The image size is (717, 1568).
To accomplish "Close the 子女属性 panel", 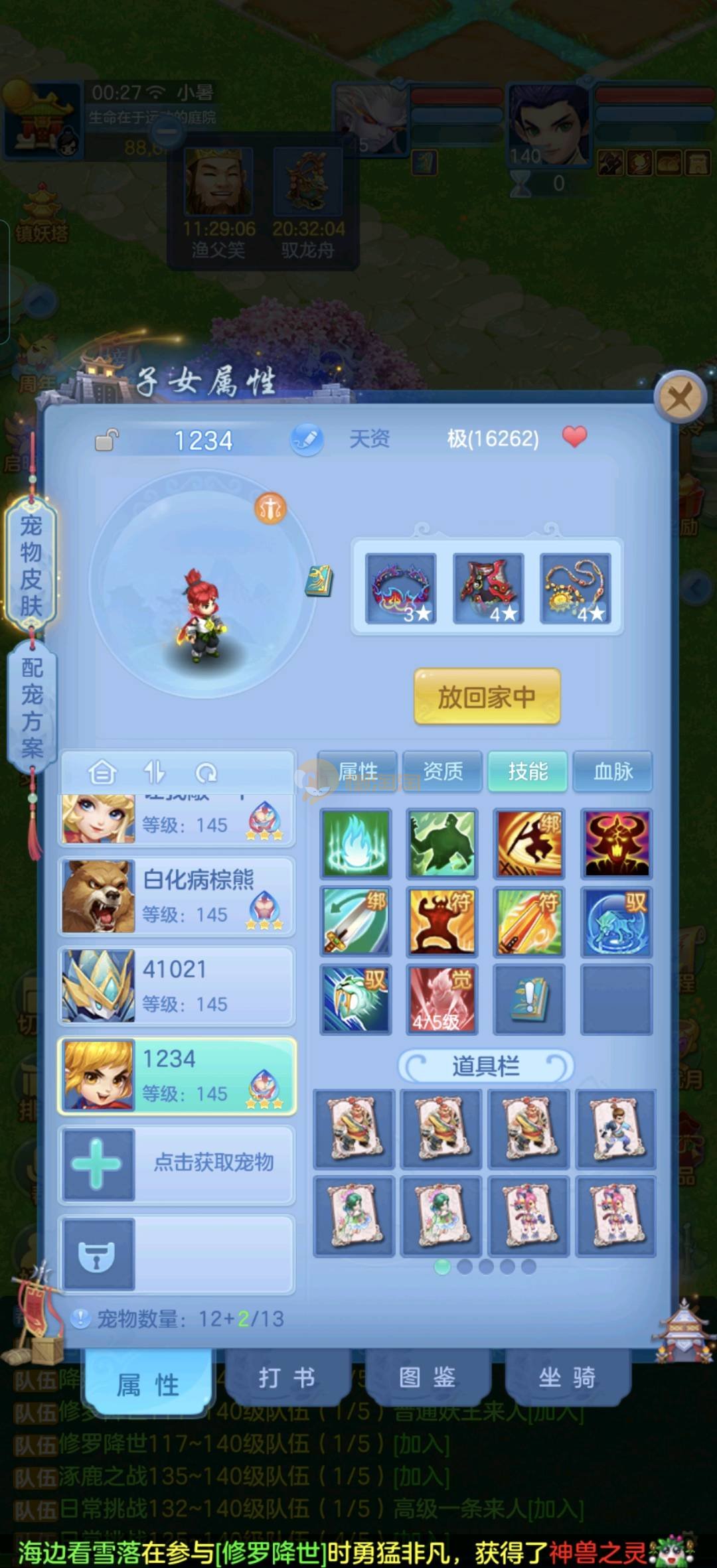I will click(x=678, y=398).
